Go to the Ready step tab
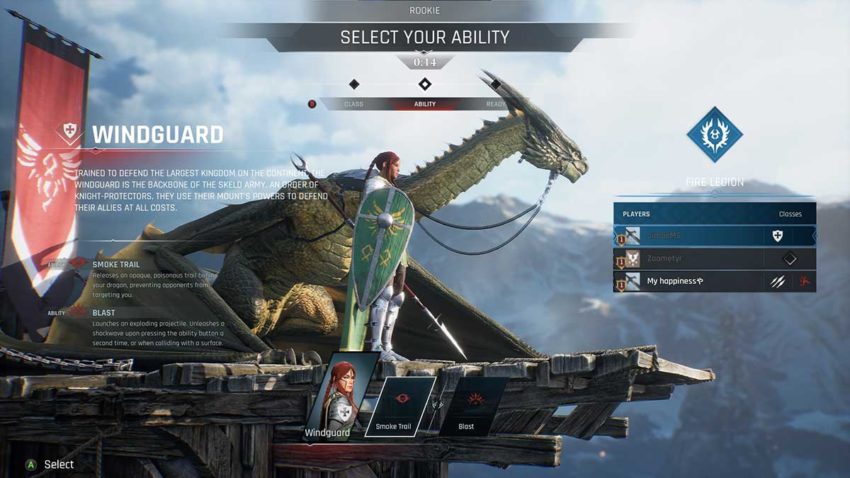The image size is (850, 478). [495, 104]
